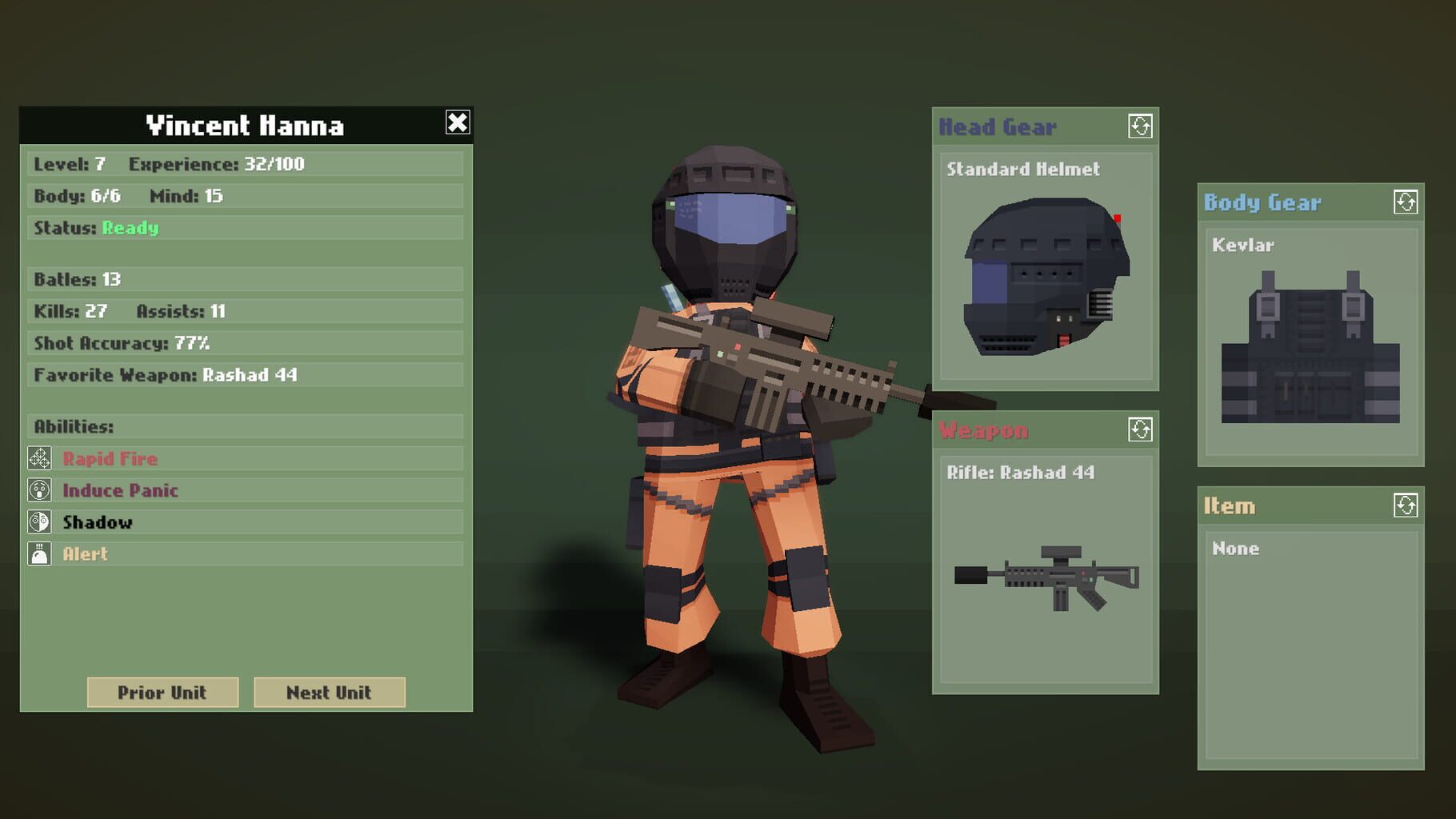Cycle the Weapon with its swap icon

point(1142,429)
